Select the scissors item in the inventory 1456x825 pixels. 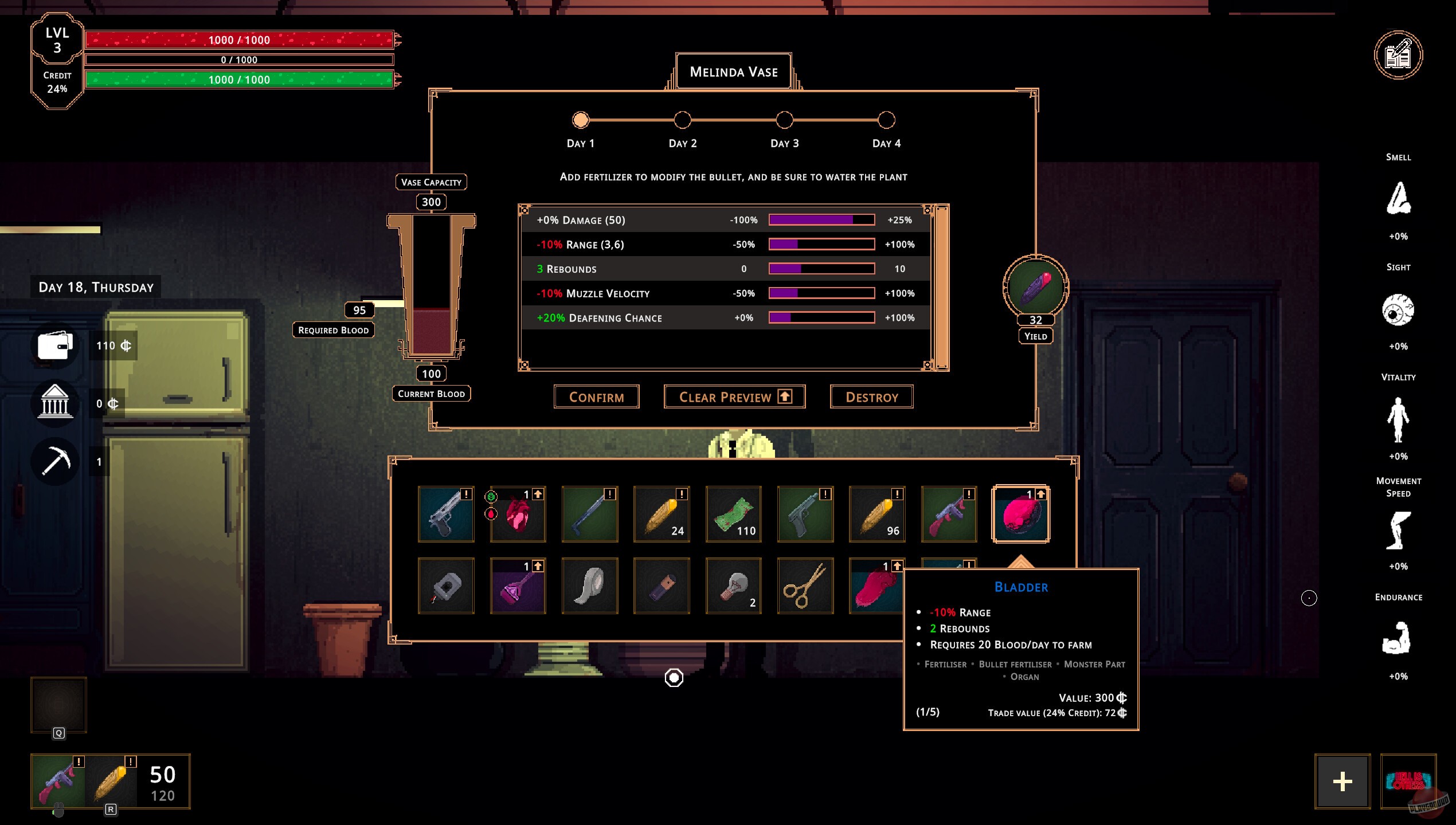(805, 585)
